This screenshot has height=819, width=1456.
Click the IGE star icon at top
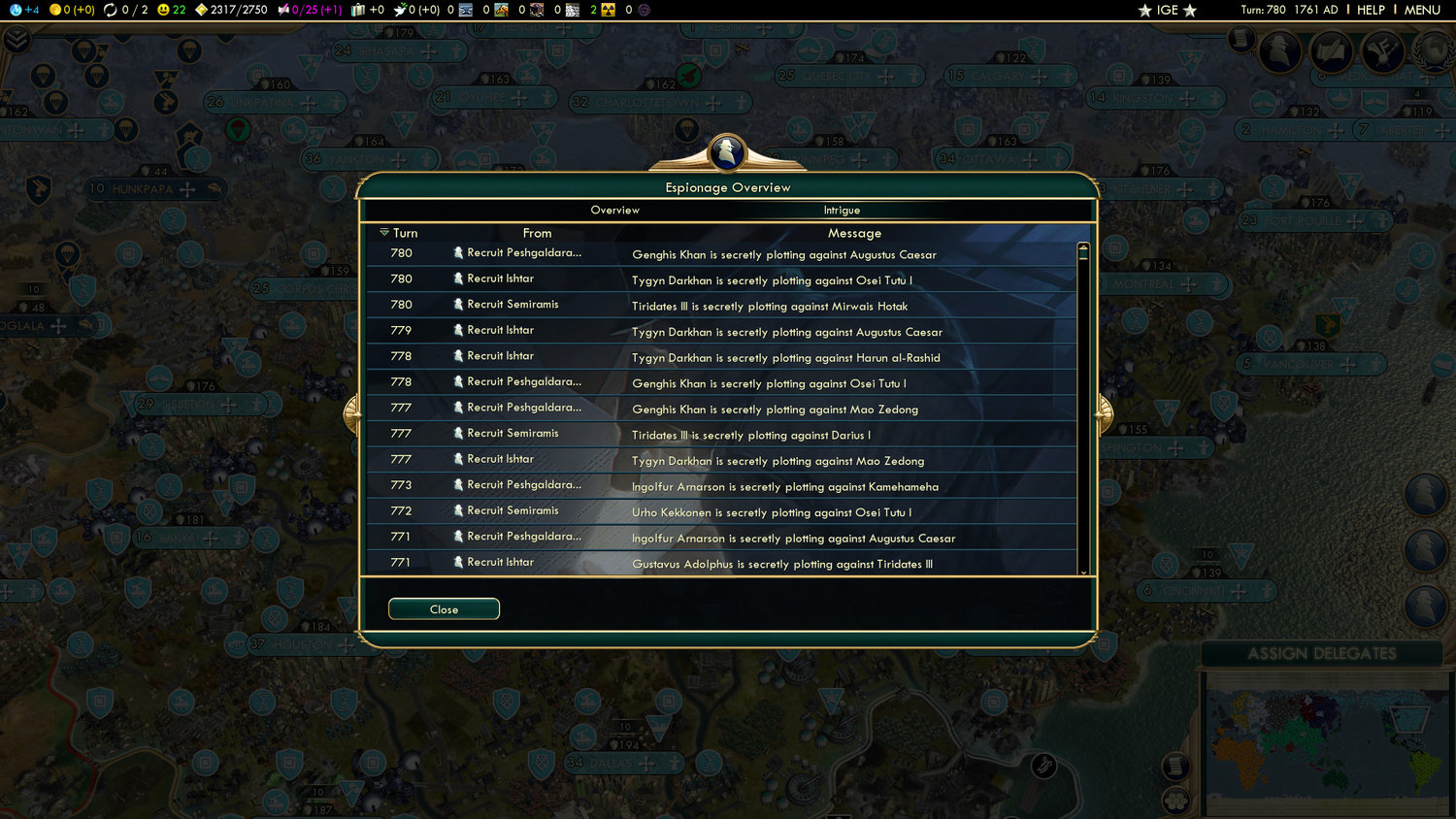(1145, 10)
